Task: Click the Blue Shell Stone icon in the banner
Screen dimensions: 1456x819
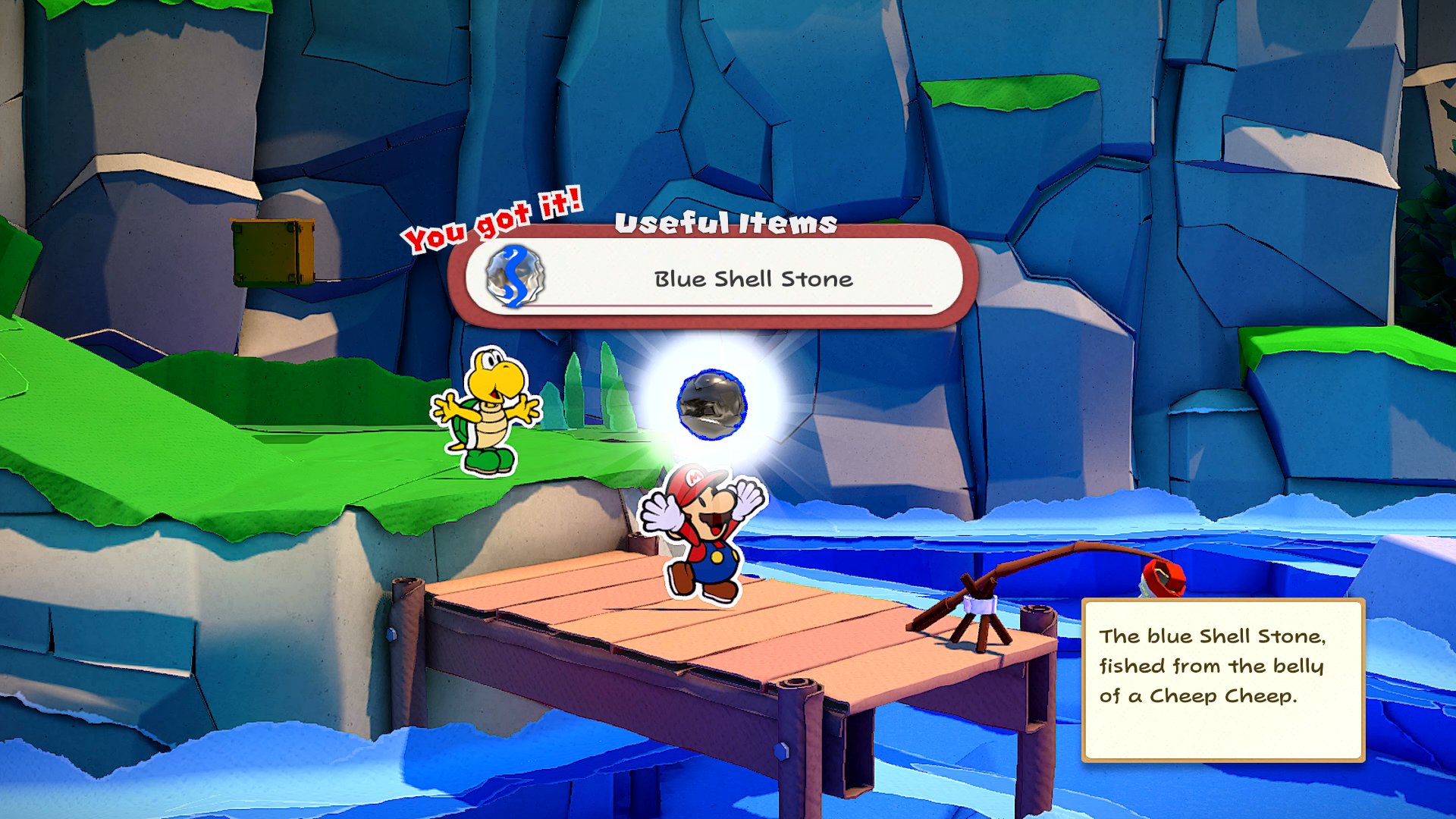Action: tap(516, 277)
